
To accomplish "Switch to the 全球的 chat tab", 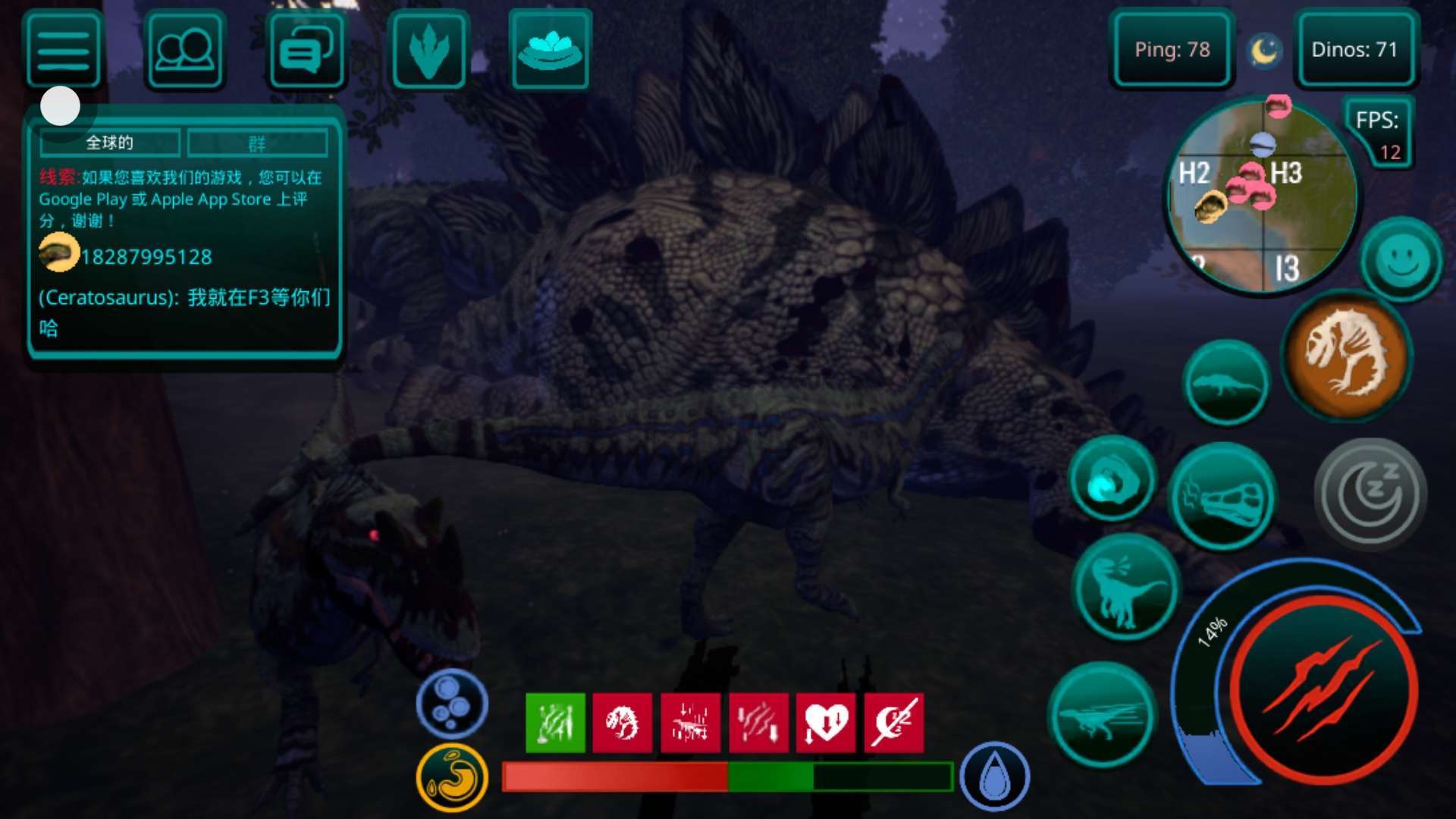I will (110, 143).
